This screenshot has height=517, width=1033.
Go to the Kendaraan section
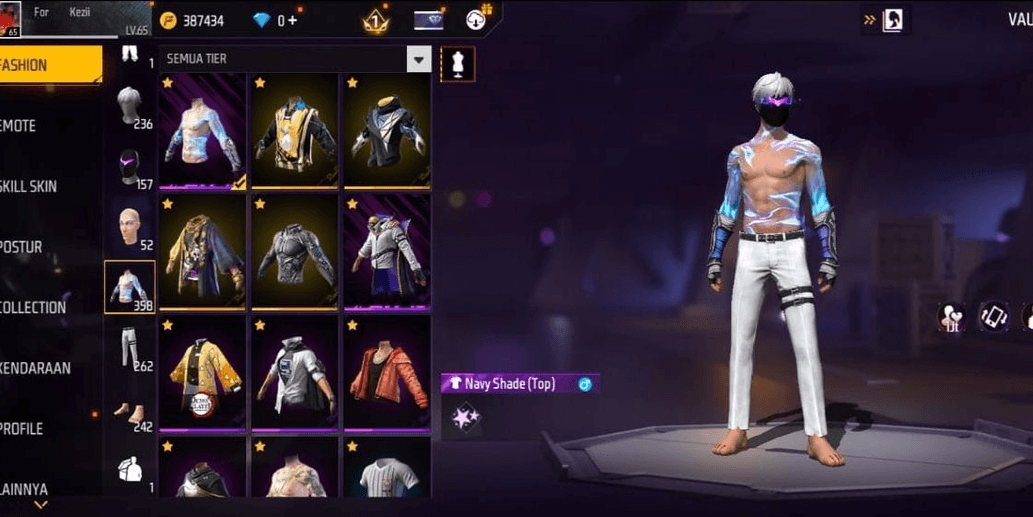37,368
